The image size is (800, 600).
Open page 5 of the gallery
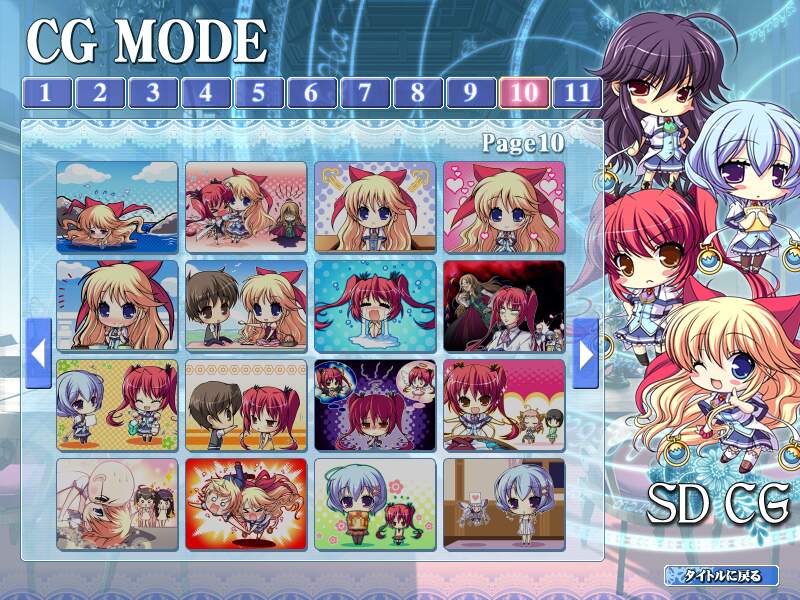258,93
